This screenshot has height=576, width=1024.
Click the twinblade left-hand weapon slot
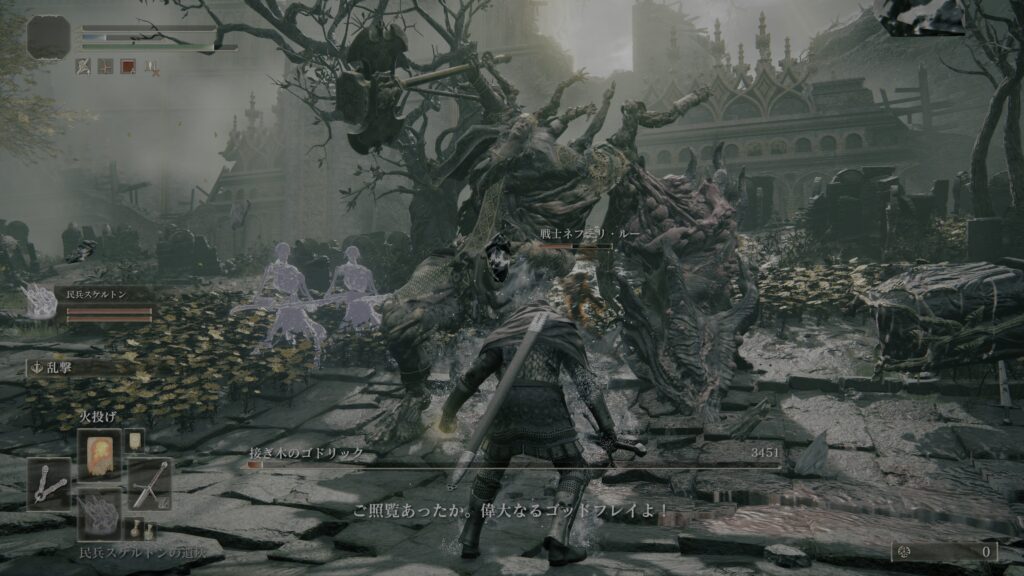tap(49, 484)
